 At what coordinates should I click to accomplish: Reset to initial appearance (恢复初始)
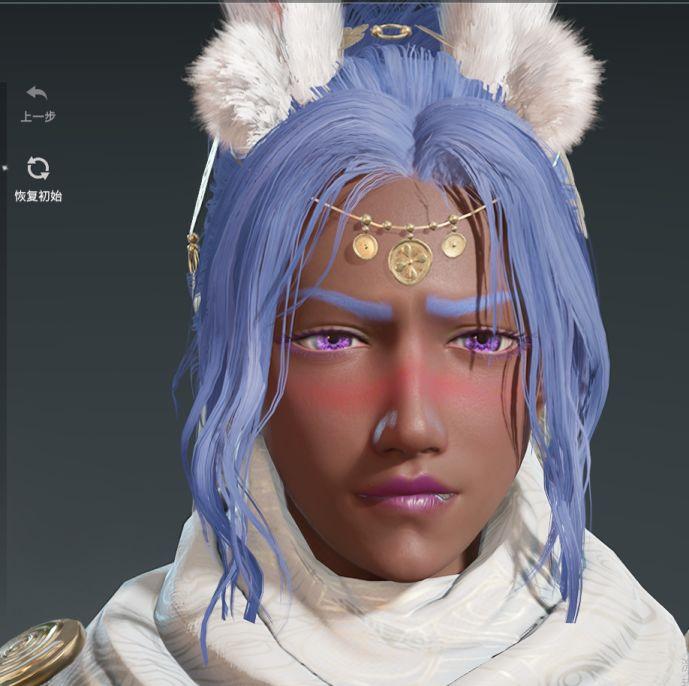tap(38, 169)
